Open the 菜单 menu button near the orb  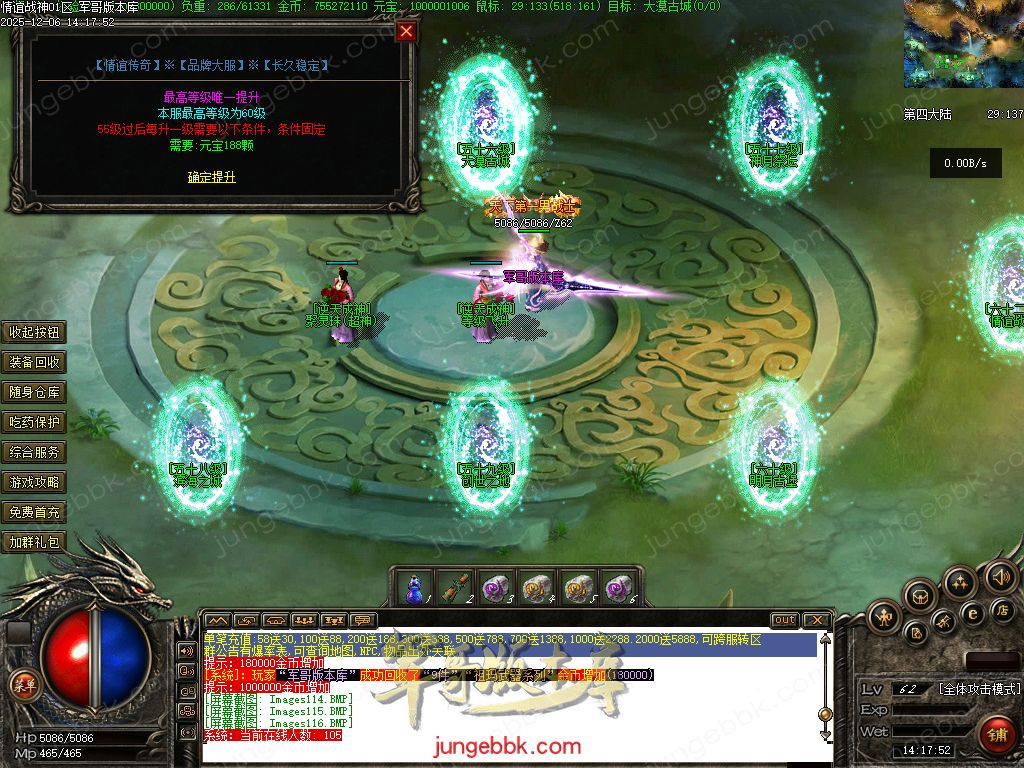click(x=24, y=684)
